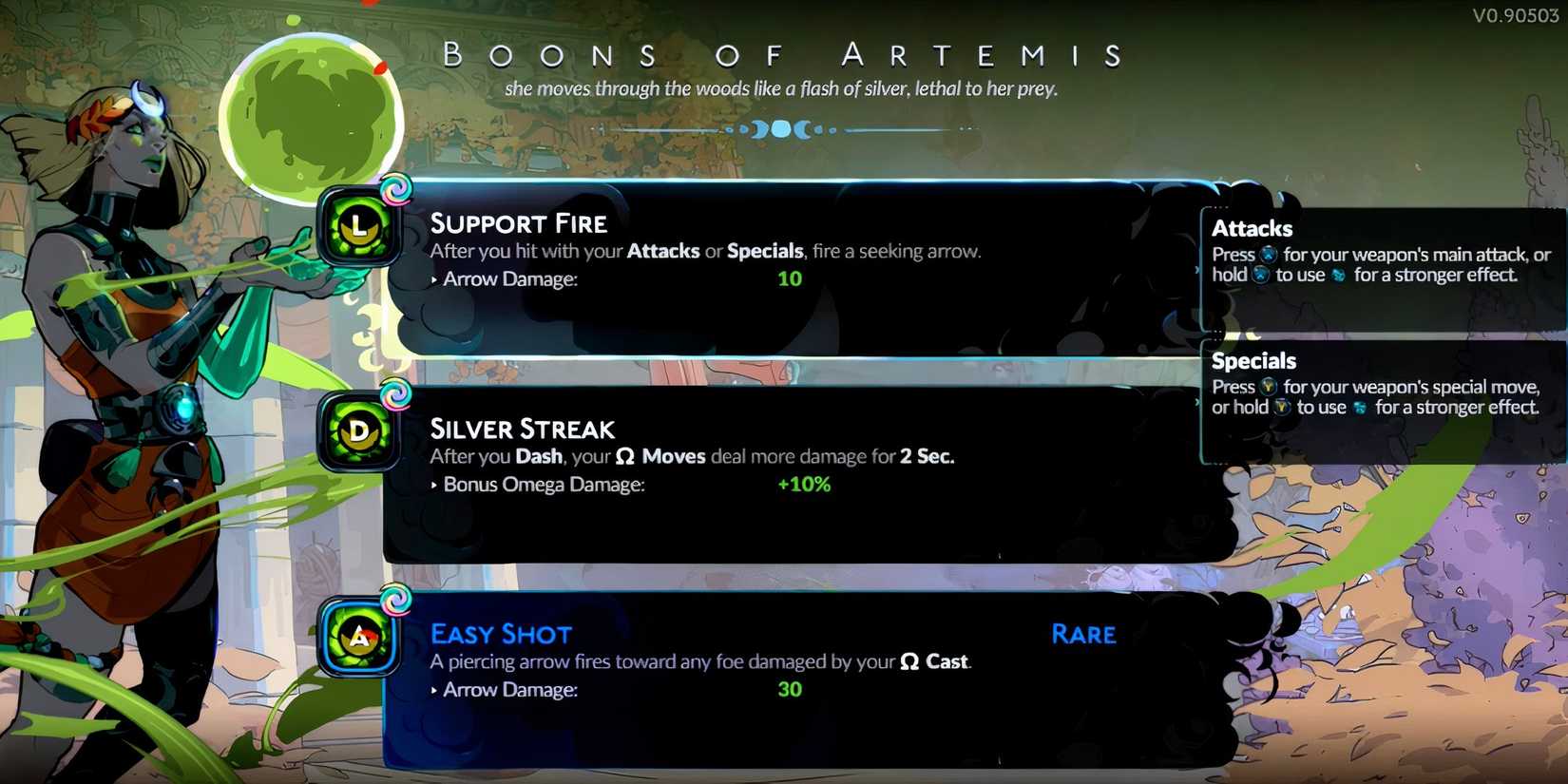
Task: Click the full moon in the phase indicator
Action: pos(779,127)
